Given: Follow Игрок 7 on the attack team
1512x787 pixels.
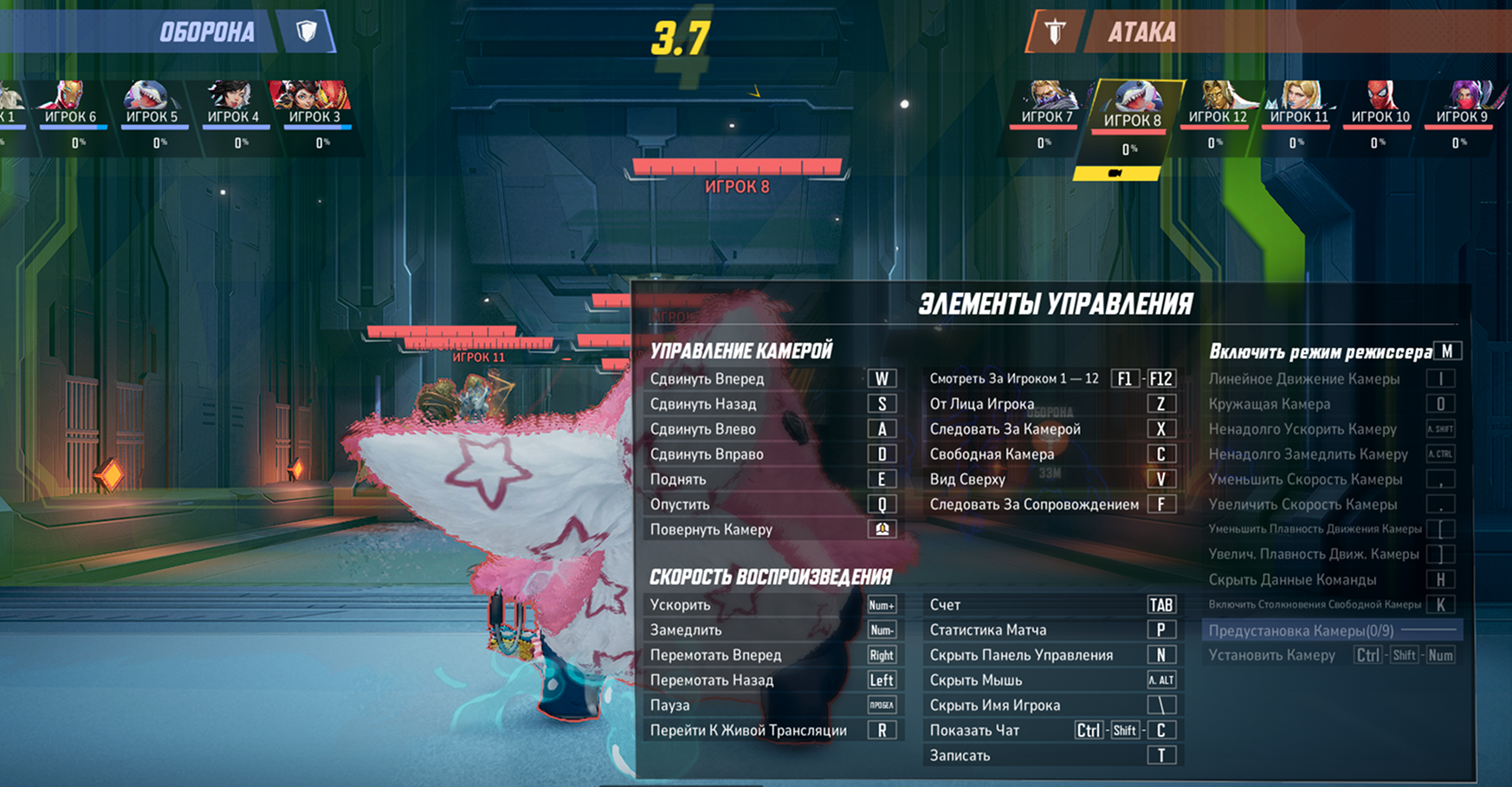Looking at the screenshot, I should coord(1047,102).
